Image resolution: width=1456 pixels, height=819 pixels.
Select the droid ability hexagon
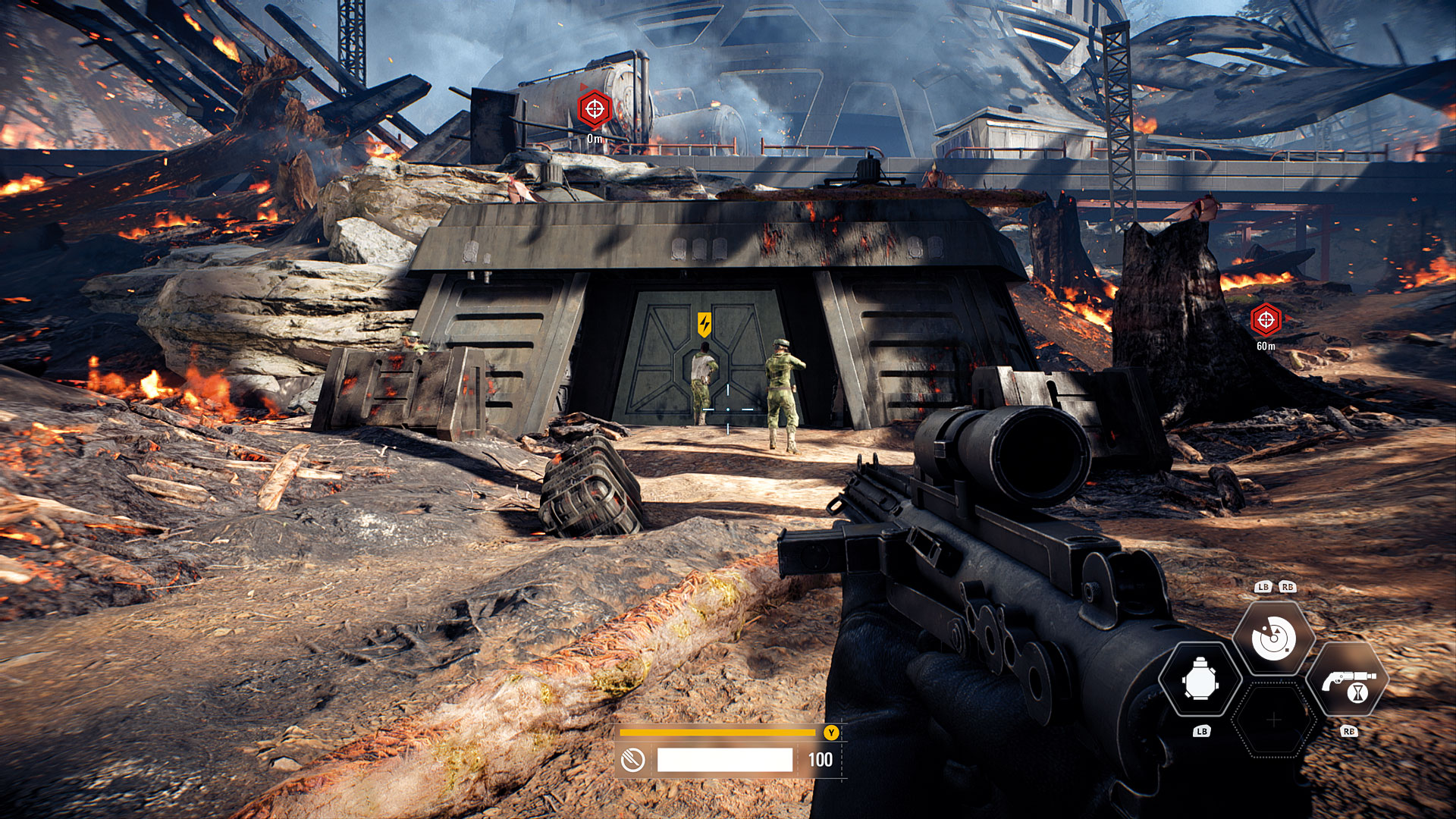pyautogui.click(x=1200, y=680)
